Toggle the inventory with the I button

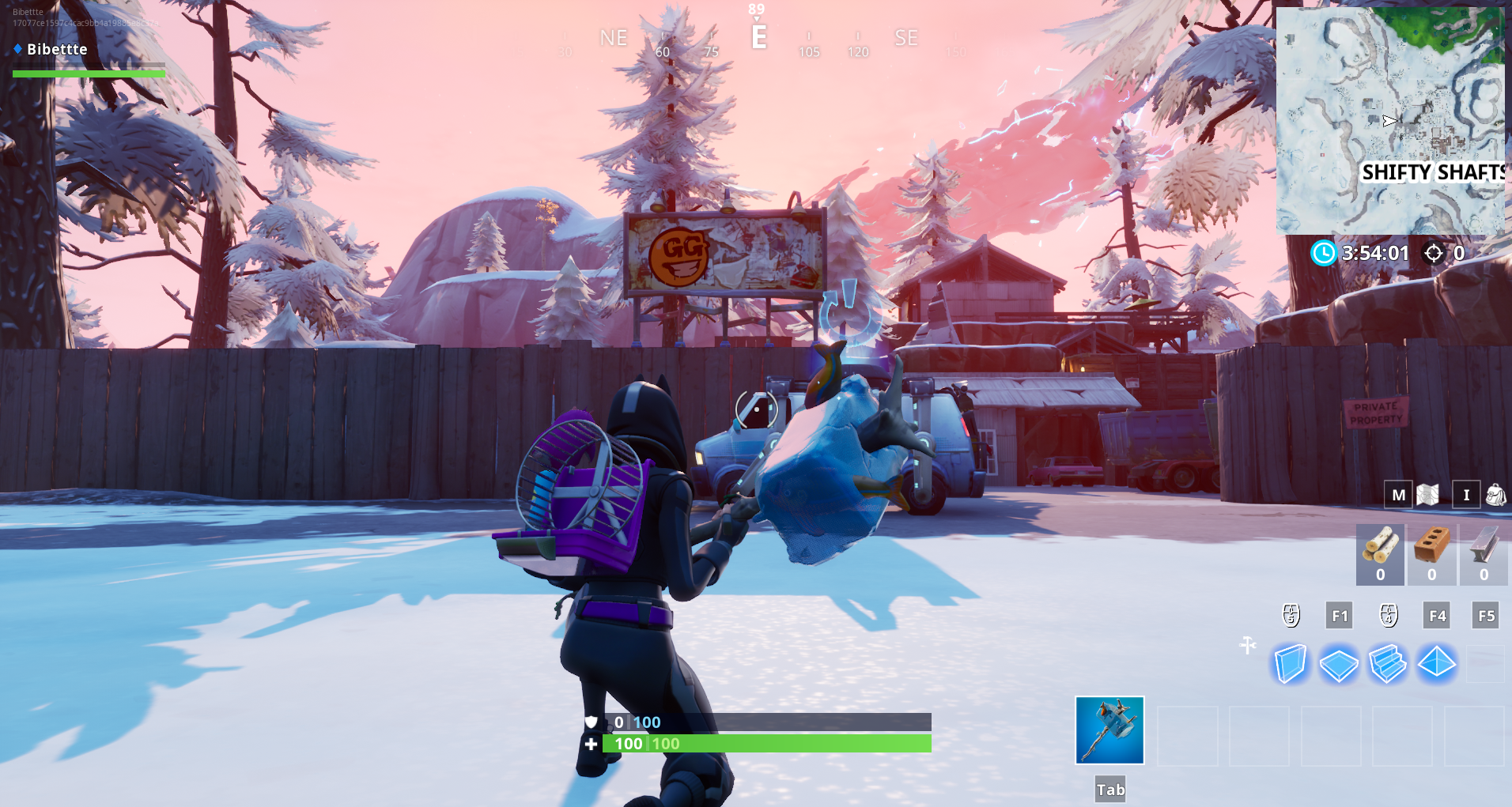(x=1466, y=495)
